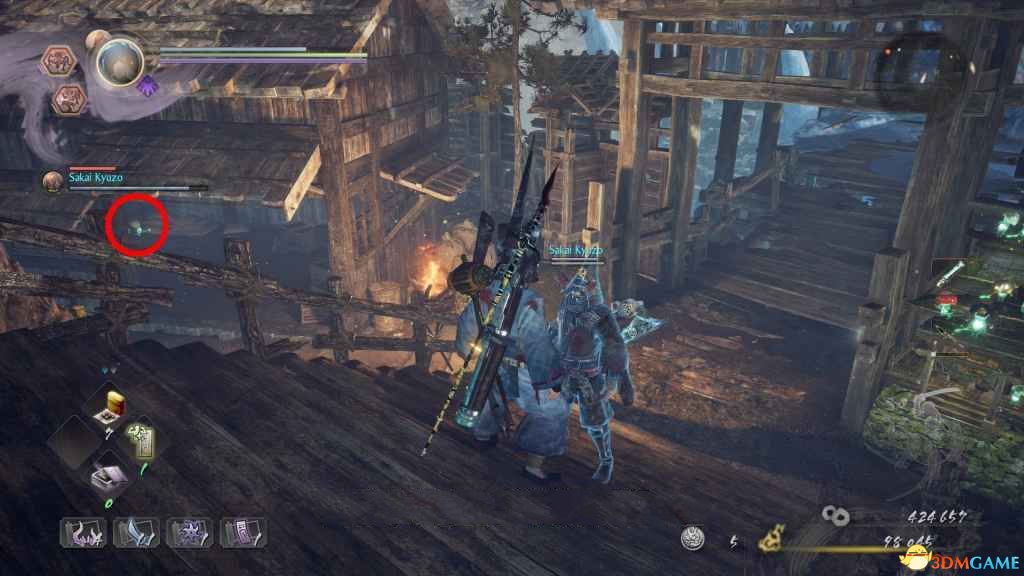Trigger the lower hexagonal yokai ability
The height and width of the screenshot is (576, 1024).
click(x=70, y=99)
